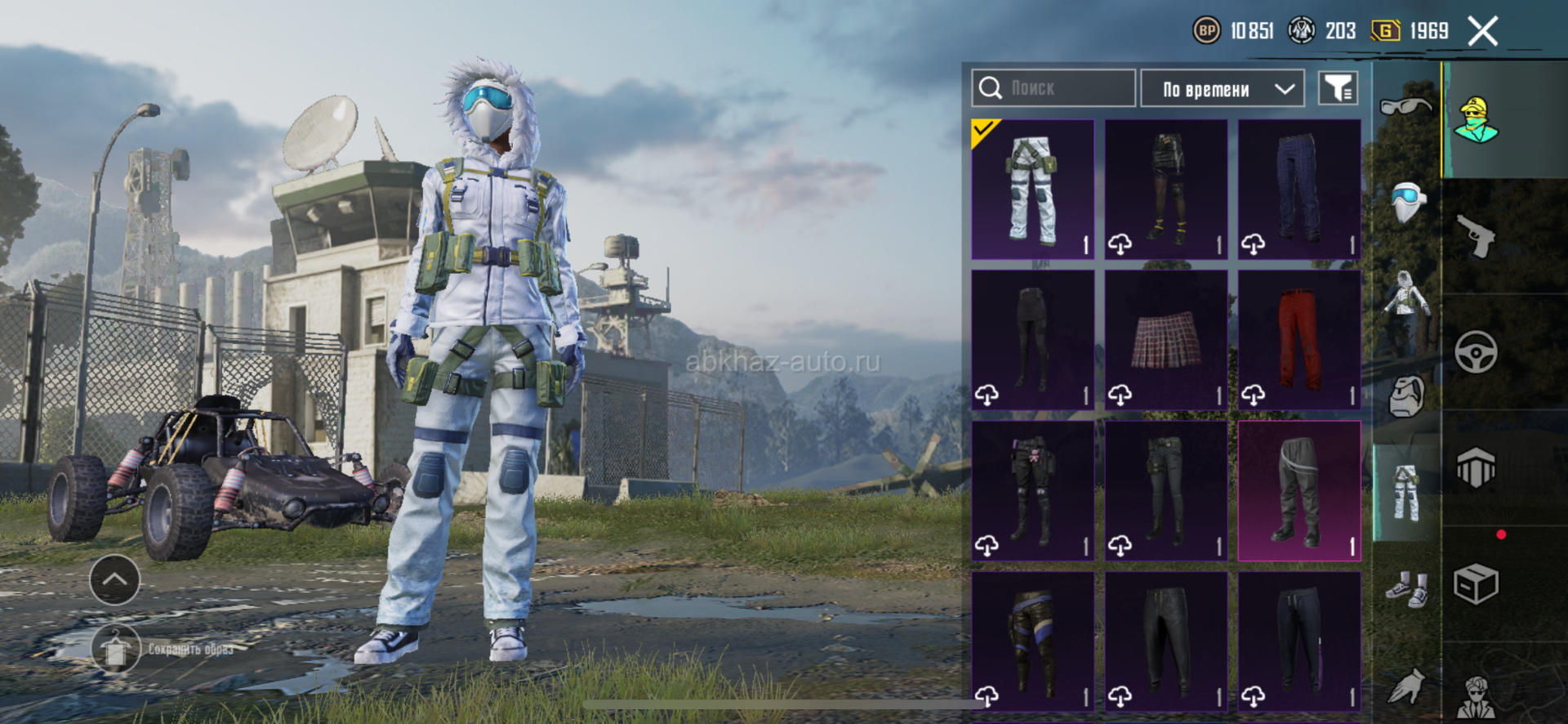Select the grey pants in highlighted pink slot
The width and height of the screenshot is (1568, 724).
pyautogui.click(x=1298, y=490)
